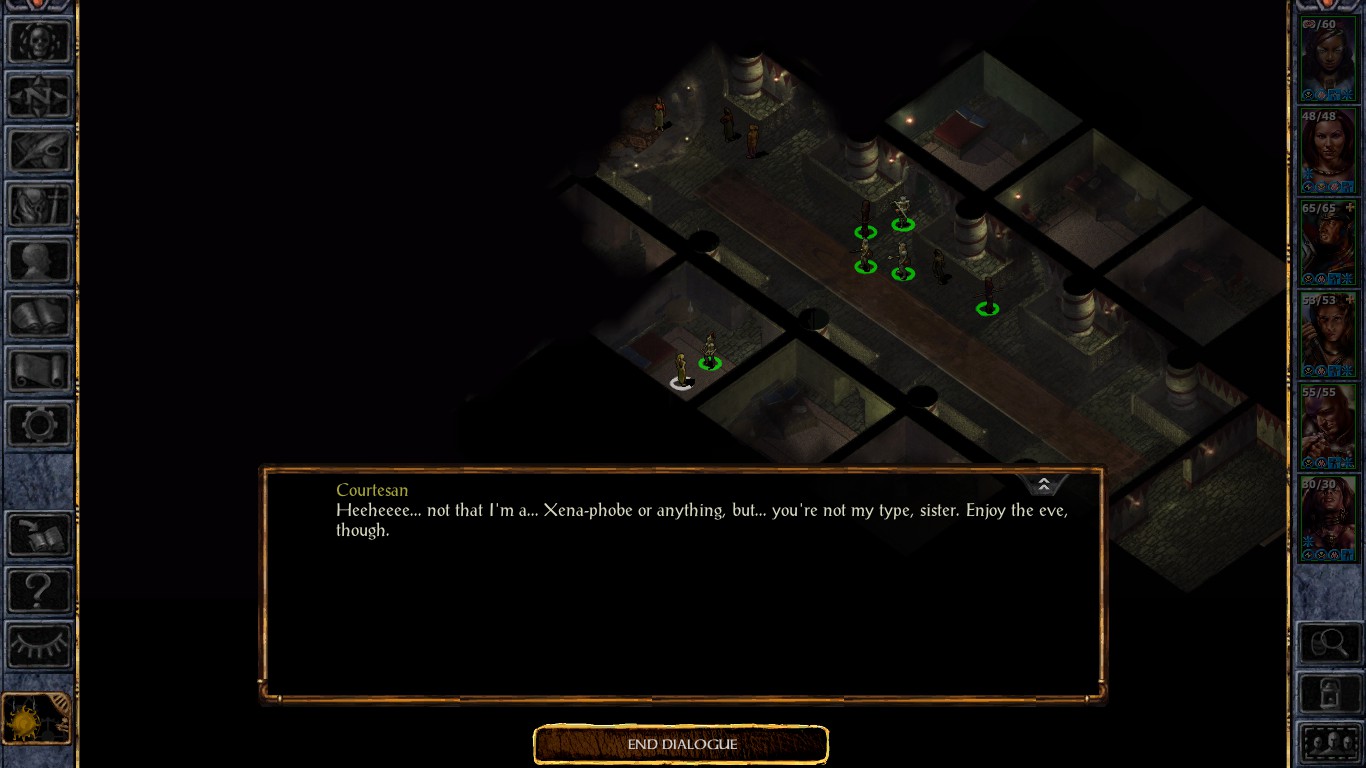Toggle interface visibility with the closed-eye button
The width and height of the screenshot is (1366, 768).
(39, 645)
